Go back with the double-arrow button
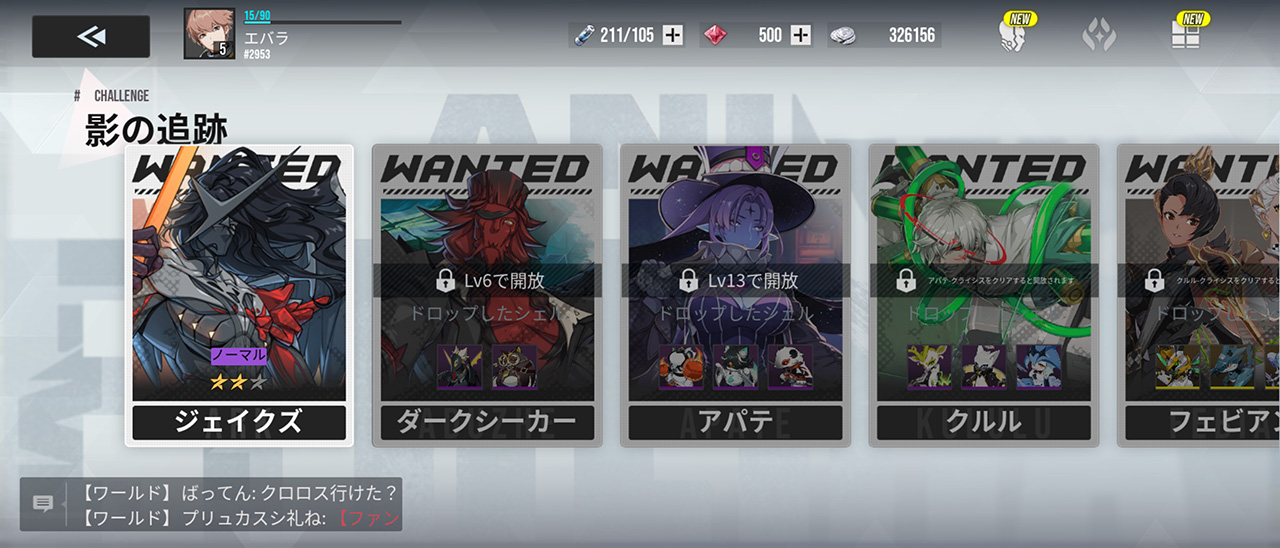Image resolution: width=1280 pixels, height=548 pixels. [91, 37]
